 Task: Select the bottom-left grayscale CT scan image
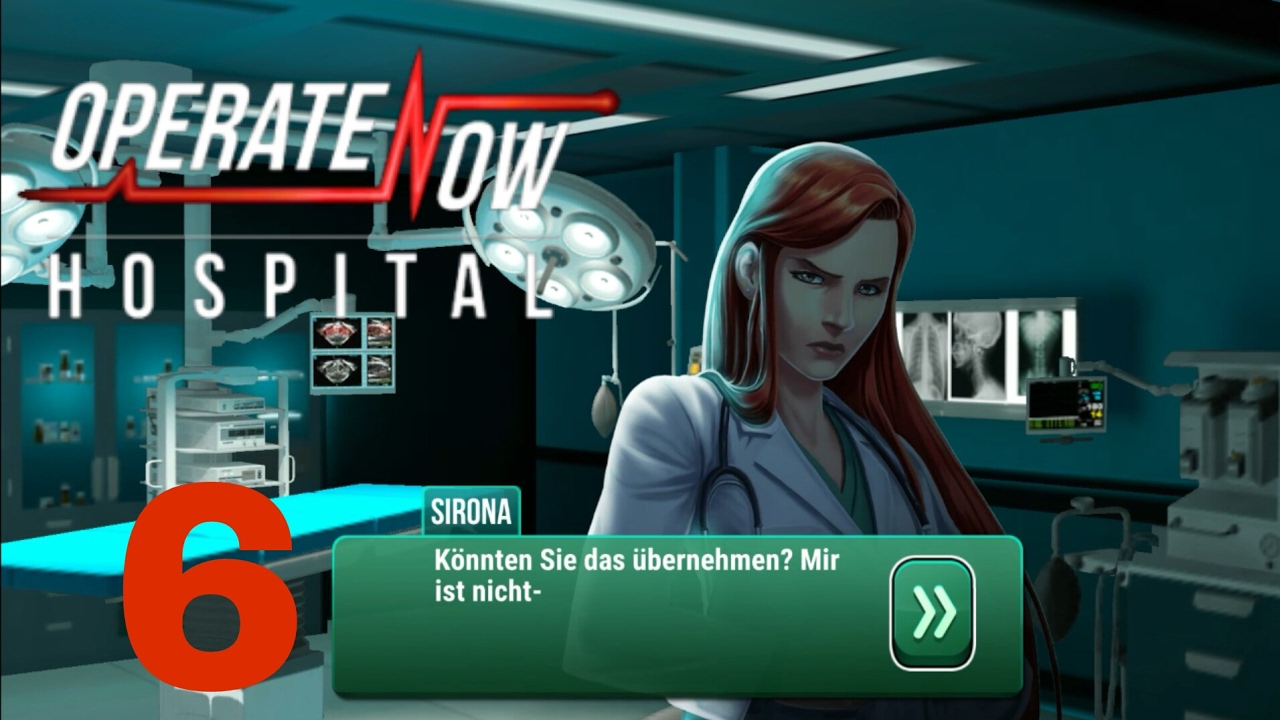click(x=338, y=369)
